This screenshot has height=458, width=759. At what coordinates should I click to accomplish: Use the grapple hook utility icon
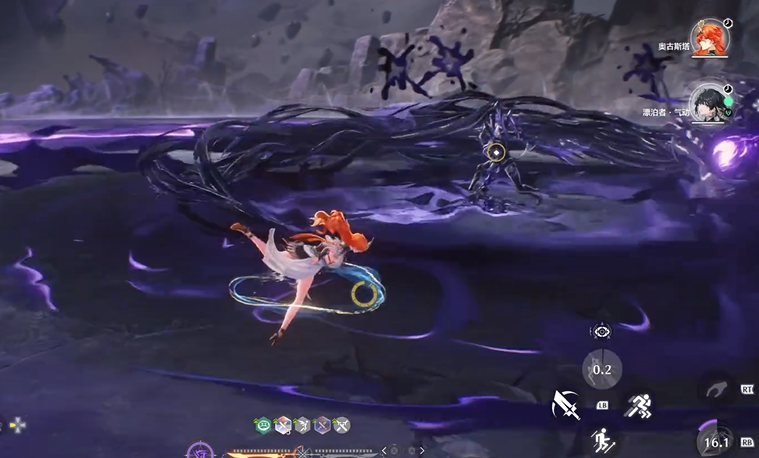click(x=715, y=387)
